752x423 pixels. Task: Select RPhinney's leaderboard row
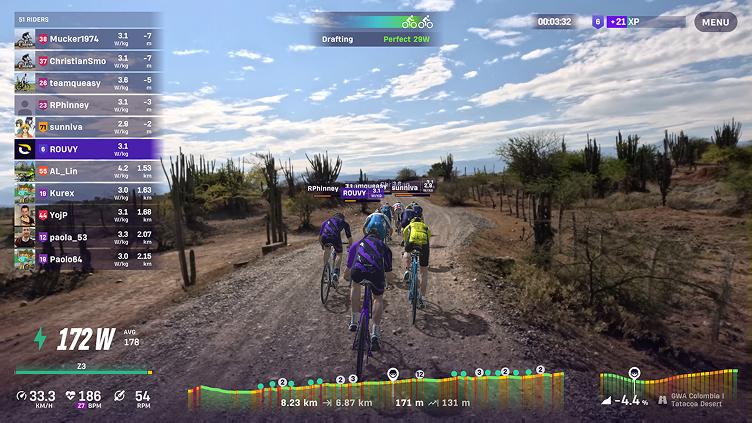pos(88,105)
